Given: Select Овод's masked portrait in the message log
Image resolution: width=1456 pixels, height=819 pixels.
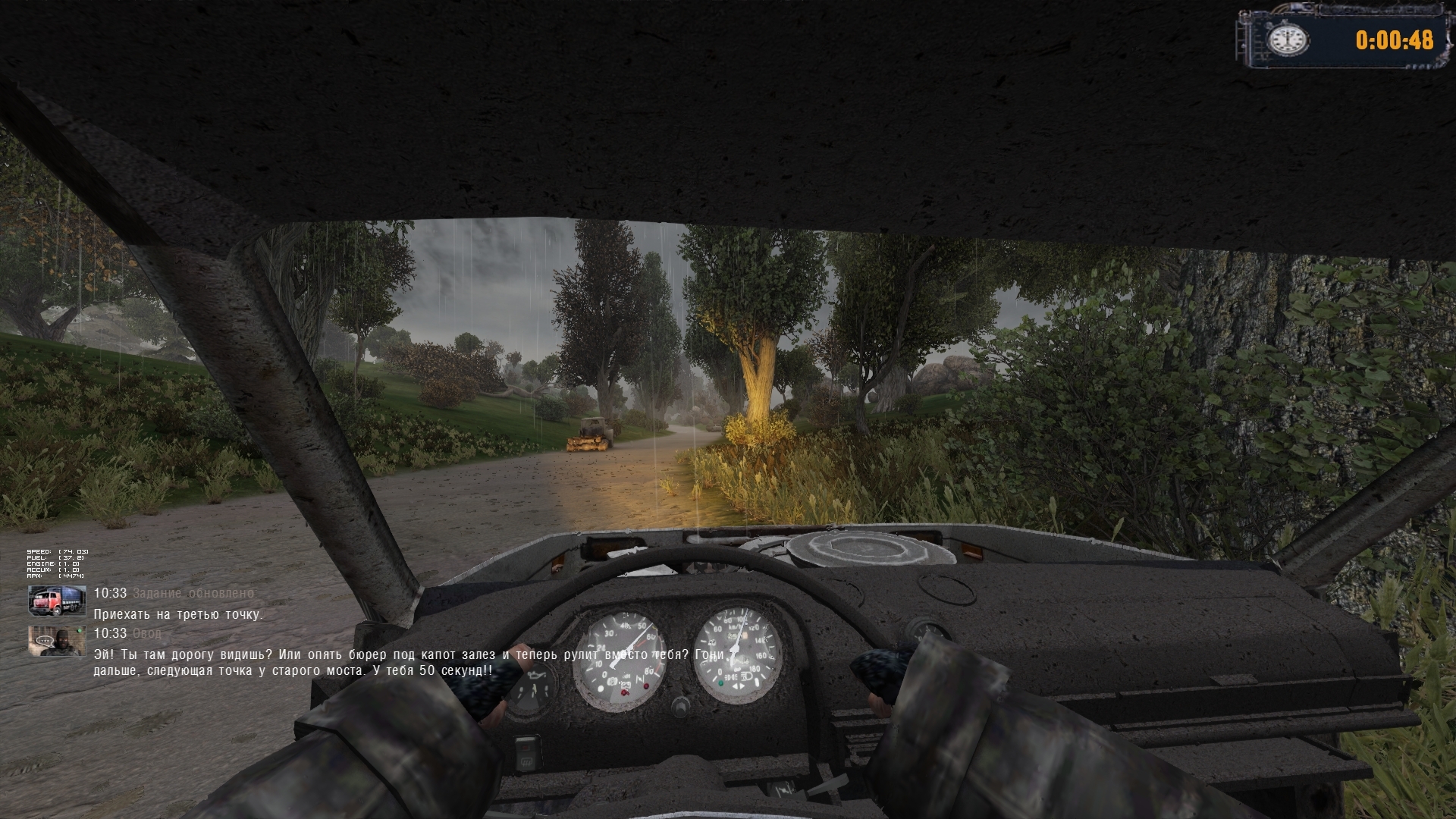Looking at the screenshot, I should [x=57, y=641].
